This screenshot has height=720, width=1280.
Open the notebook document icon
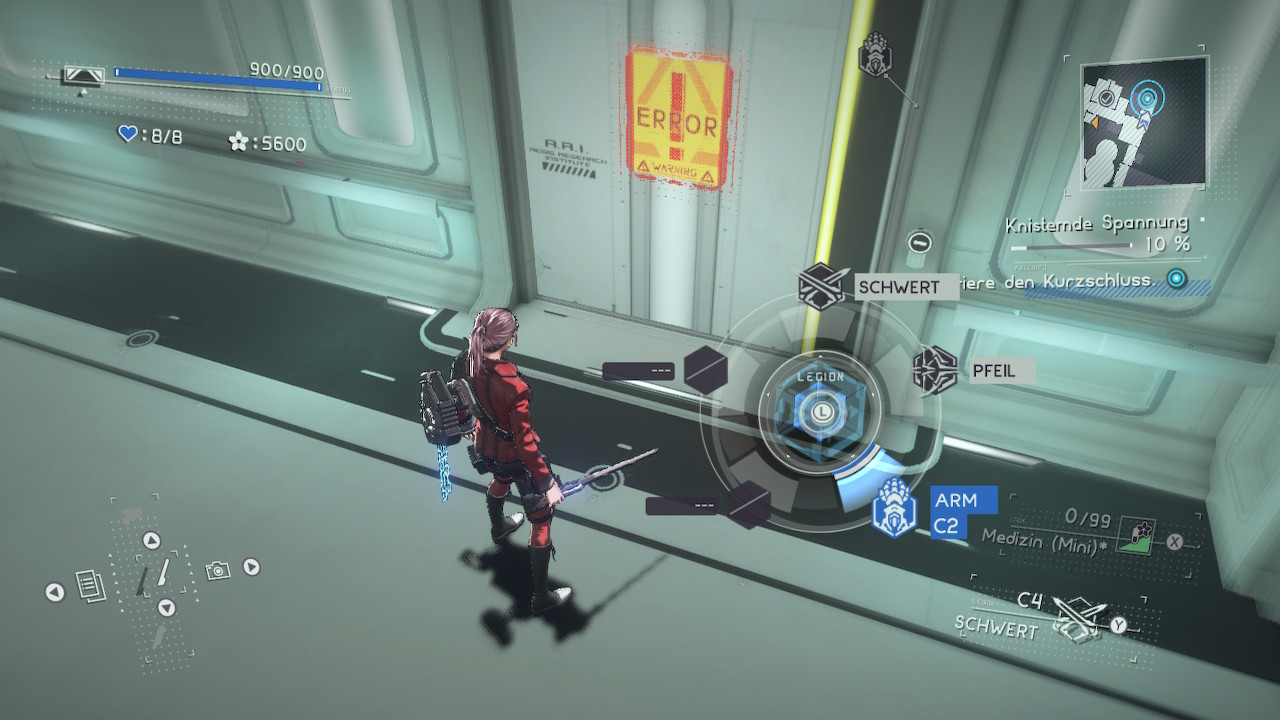91,586
